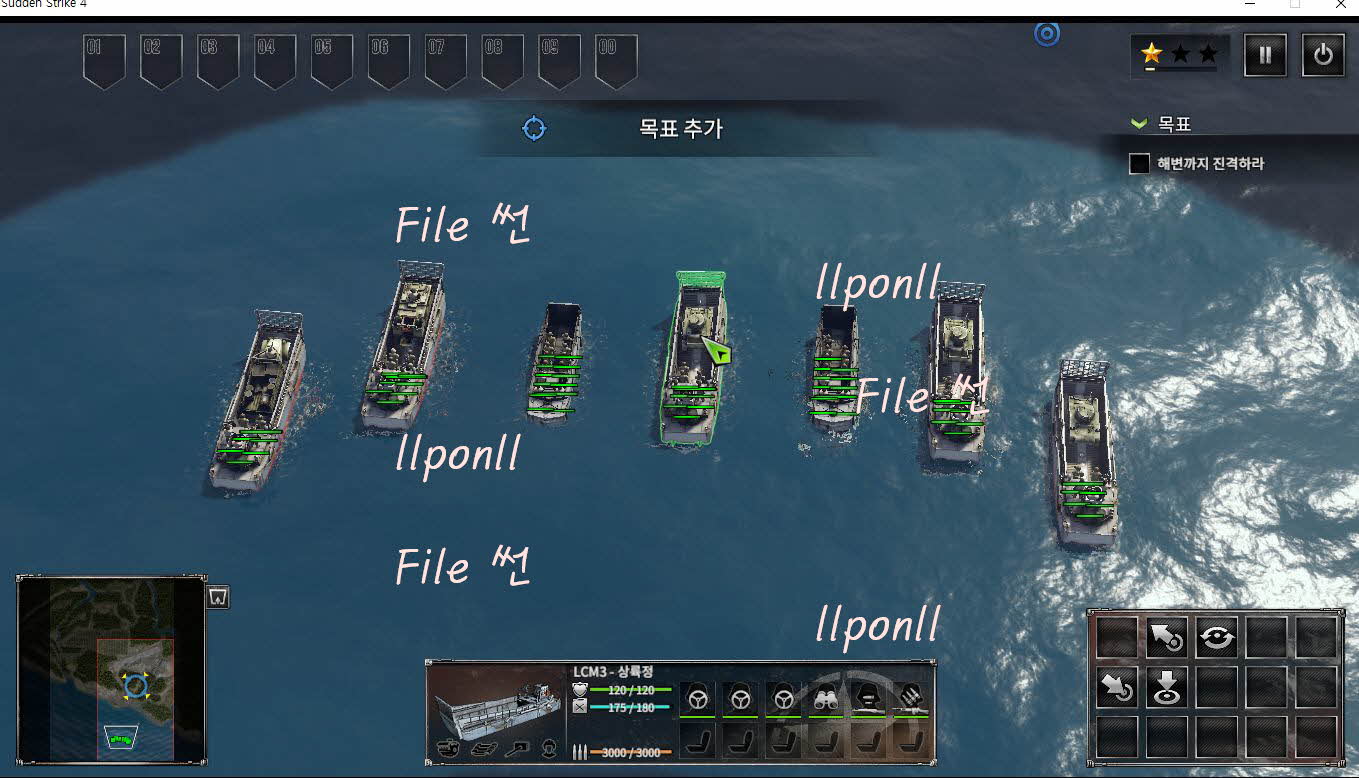Select the bullets gunner crew slot
Viewport: 1359px width, 778px height.
(910, 698)
